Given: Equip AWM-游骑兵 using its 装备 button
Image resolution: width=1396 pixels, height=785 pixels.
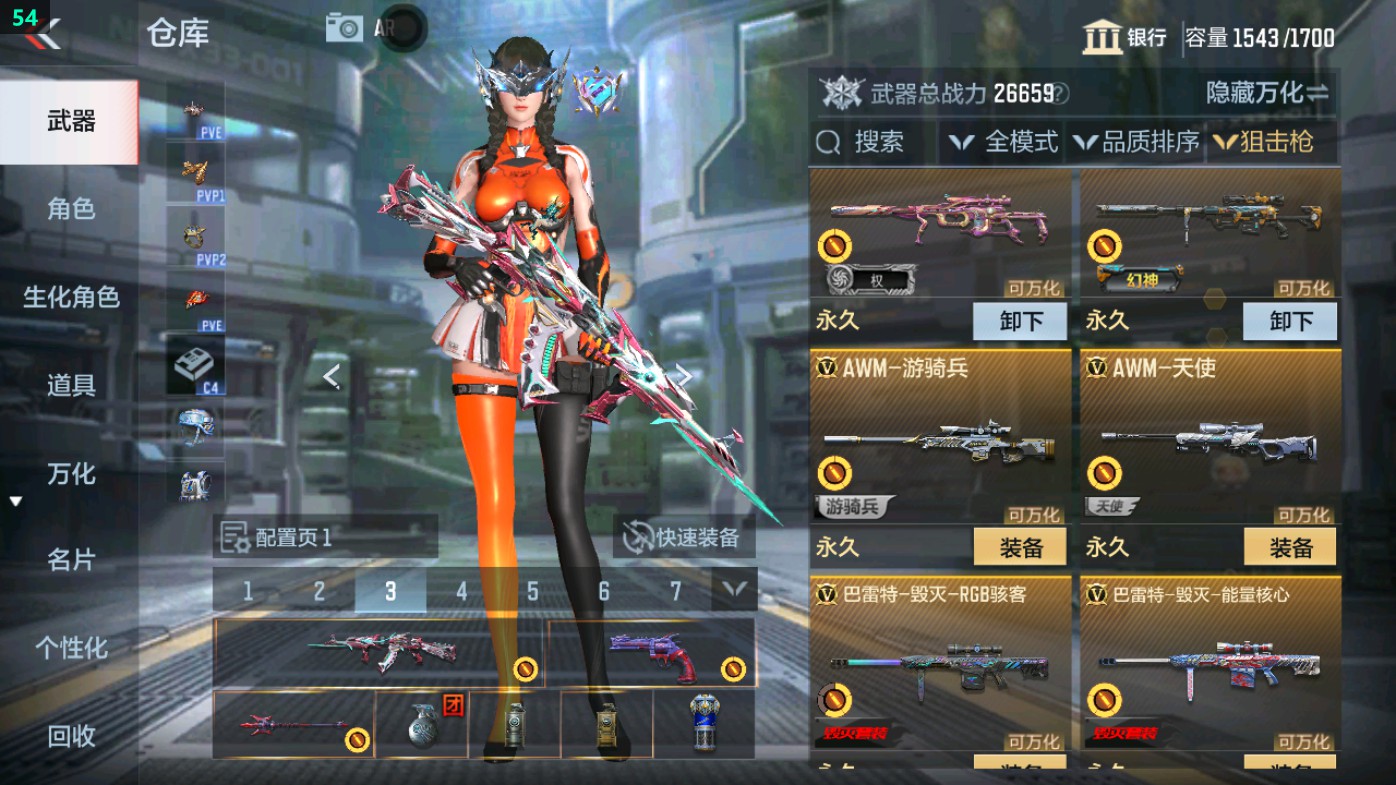Looking at the screenshot, I should (1020, 547).
